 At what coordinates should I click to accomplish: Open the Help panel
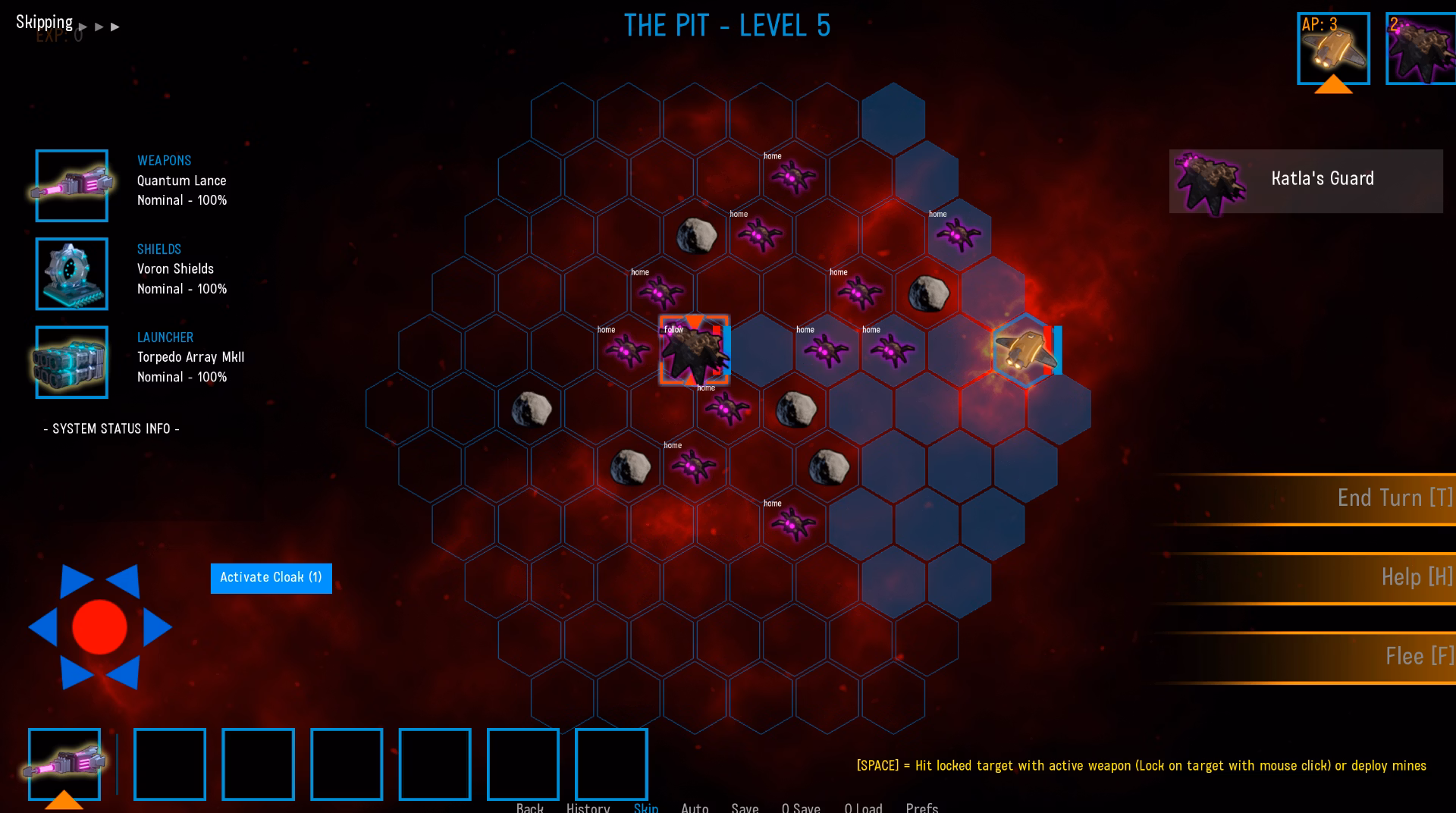pyautogui.click(x=1416, y=577)
